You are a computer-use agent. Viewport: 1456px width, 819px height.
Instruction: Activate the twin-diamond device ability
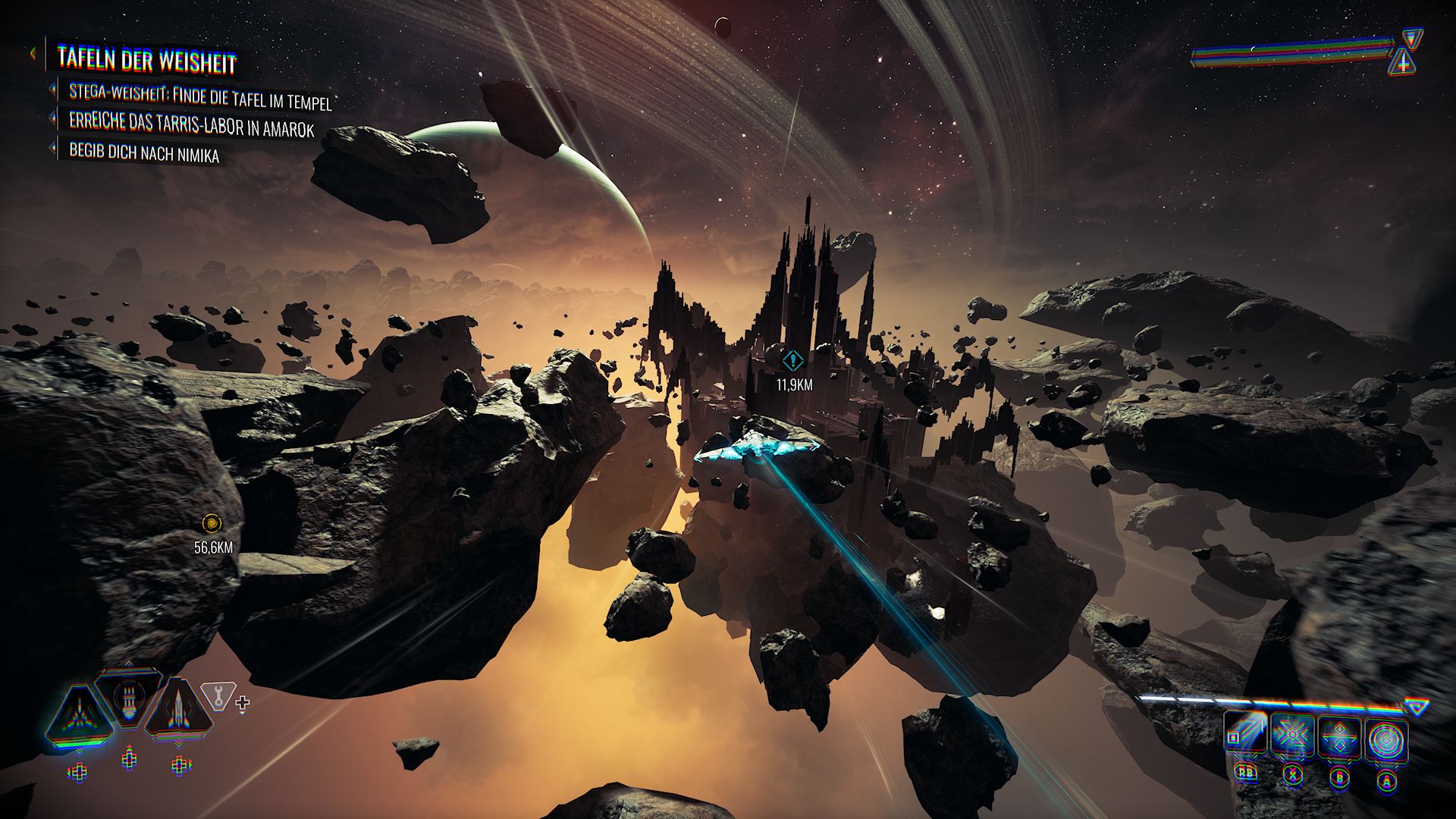(1340, 737)
